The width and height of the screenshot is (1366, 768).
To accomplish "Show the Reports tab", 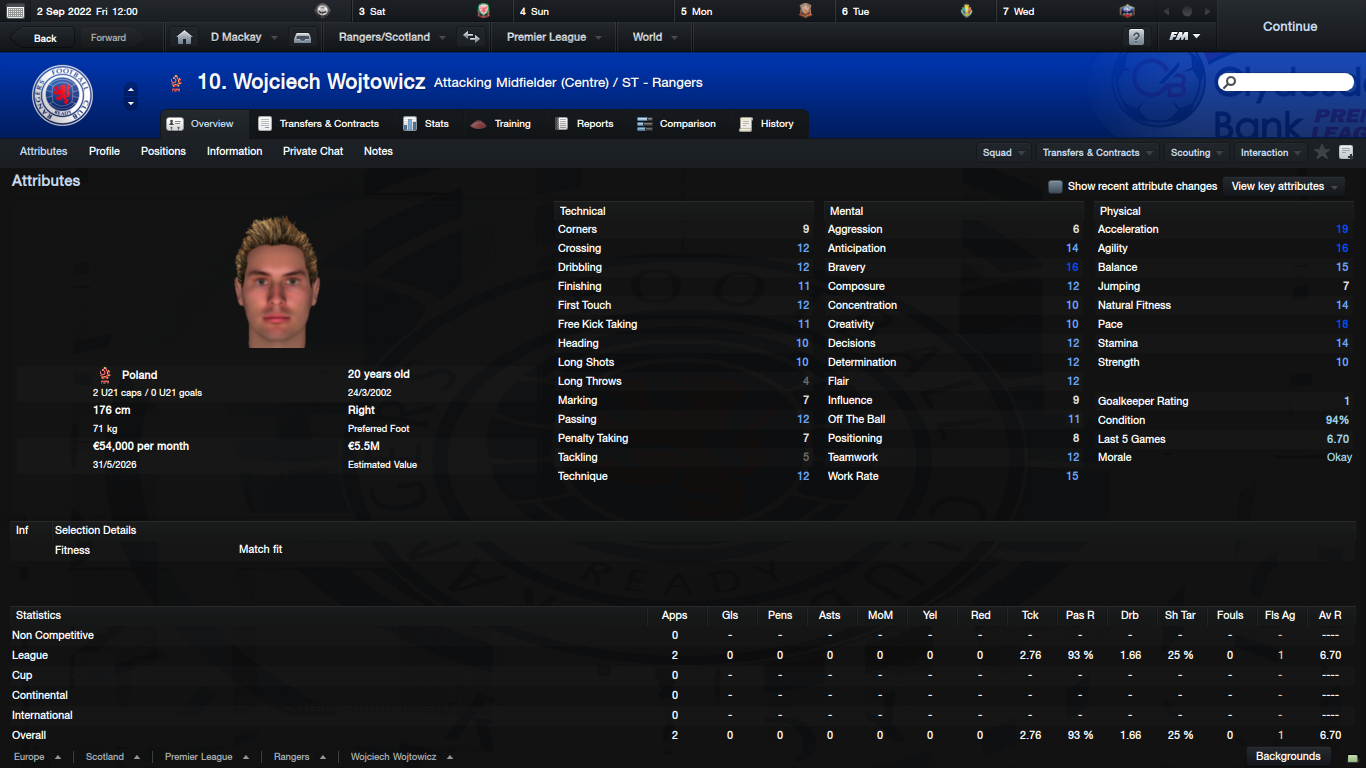I will point(584,124).
